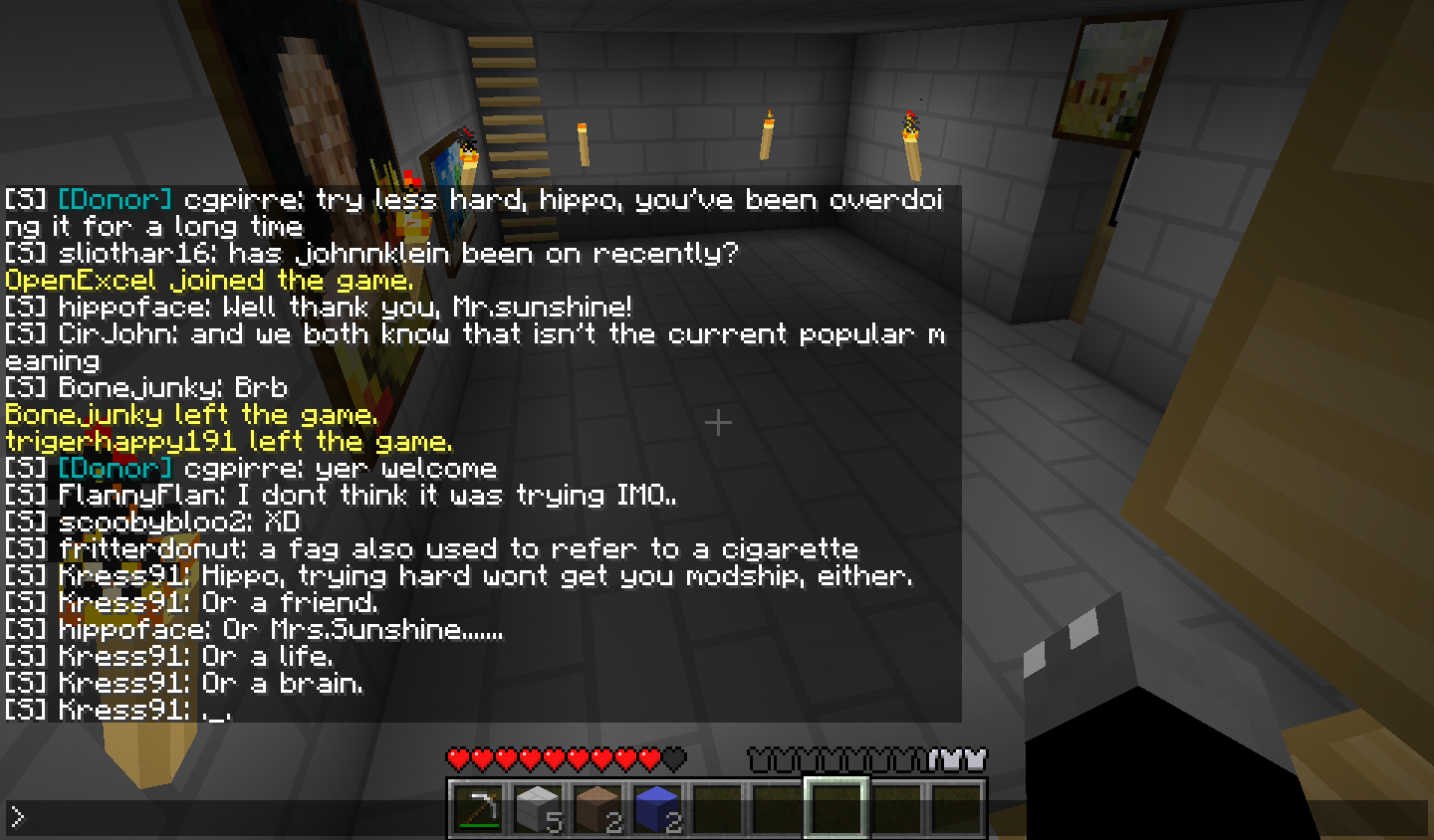The width and height of the screenshot is (1434, 840).
Task: Click the first red heart in the health bar
Action: (456, 759)
